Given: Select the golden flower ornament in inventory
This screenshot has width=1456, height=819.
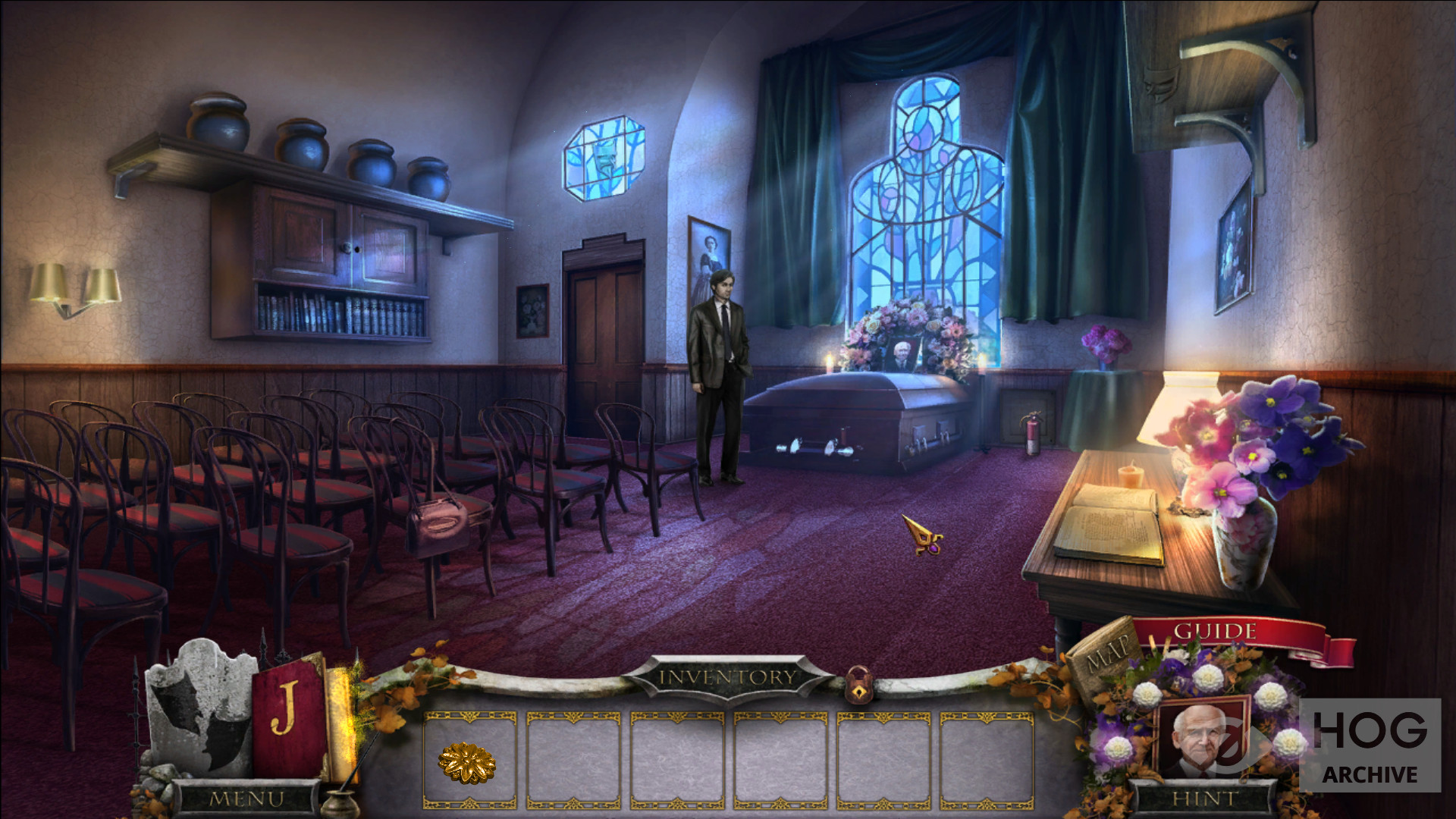Looking at the screenshot, I should tap(467, 762).
